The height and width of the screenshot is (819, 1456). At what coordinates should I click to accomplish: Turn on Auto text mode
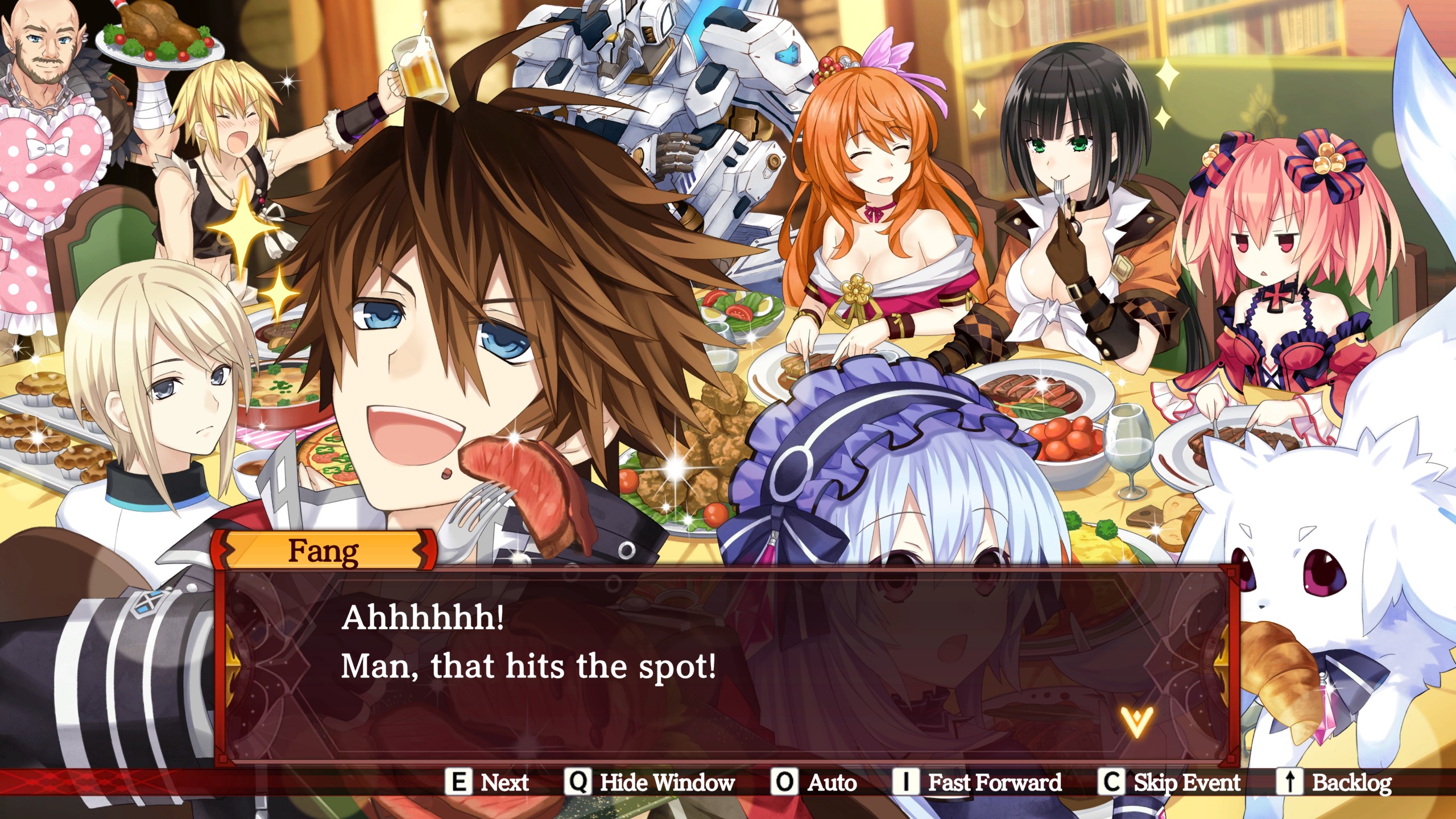pos(814,783)
